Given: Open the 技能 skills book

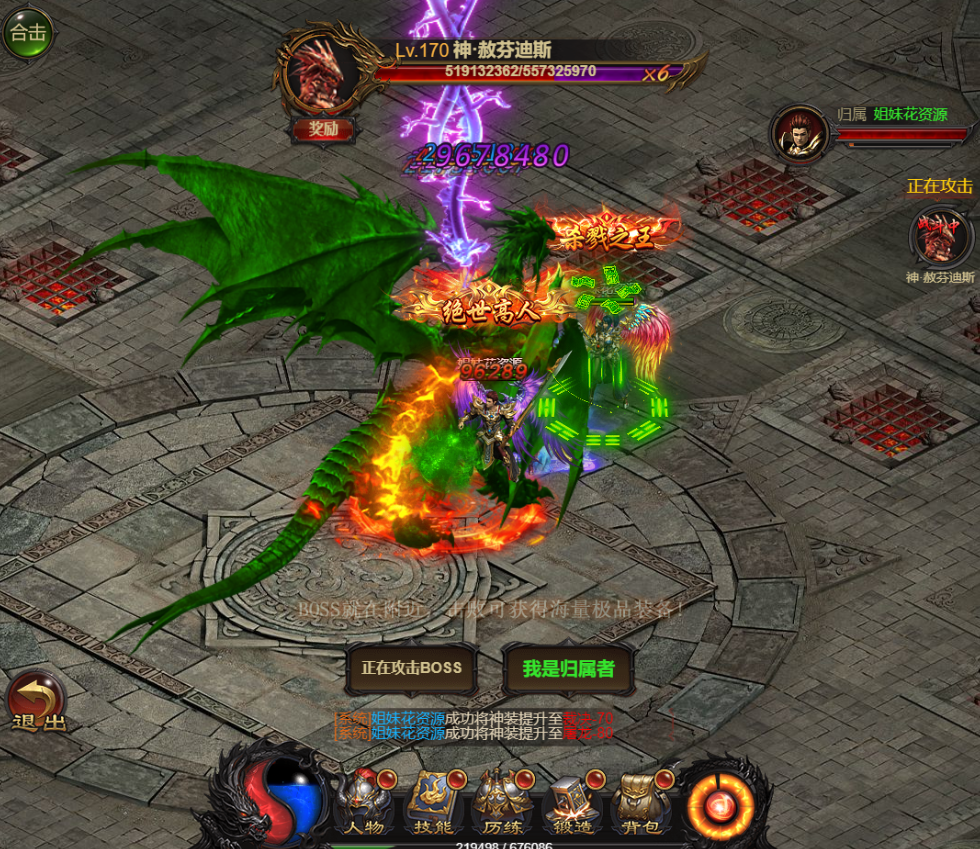Looking at the screenshot, I should coord(433,802).
